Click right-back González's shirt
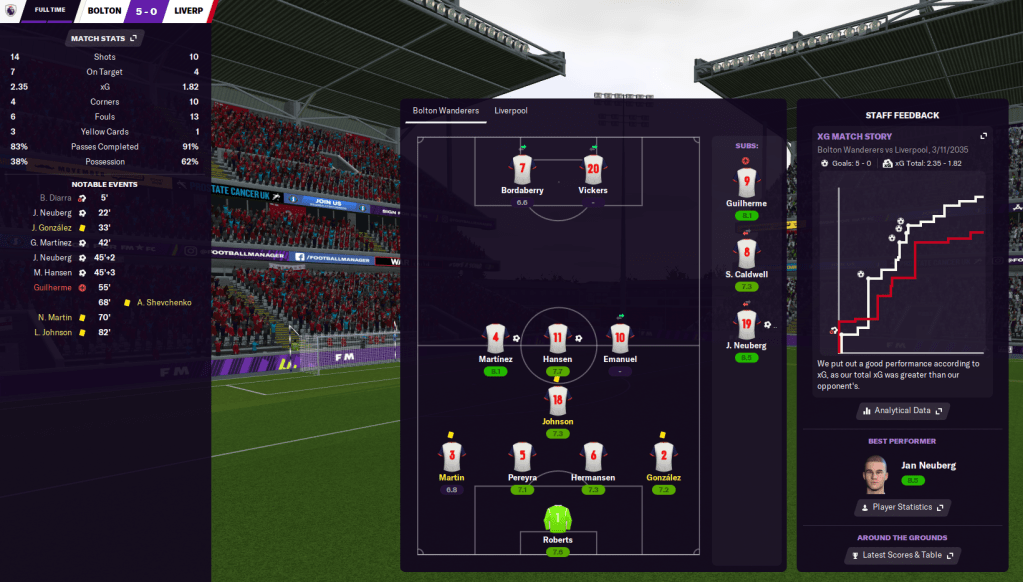The height and width of the screenshot is (582, 1023). coord(662,457)
